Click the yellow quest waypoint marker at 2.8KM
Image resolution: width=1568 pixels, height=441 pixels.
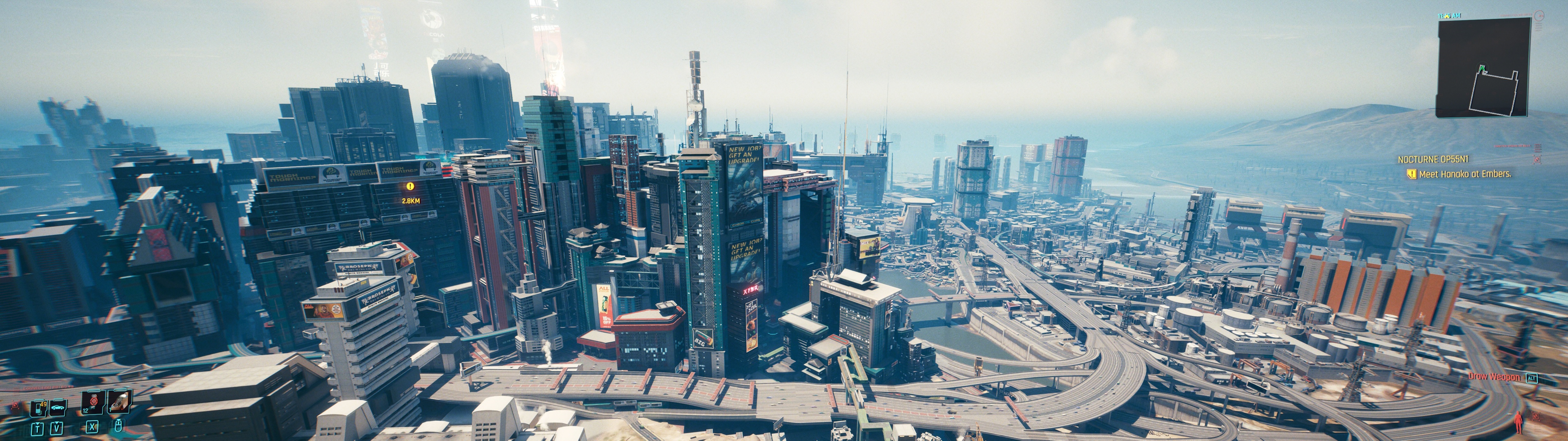[x=410, y=186]
